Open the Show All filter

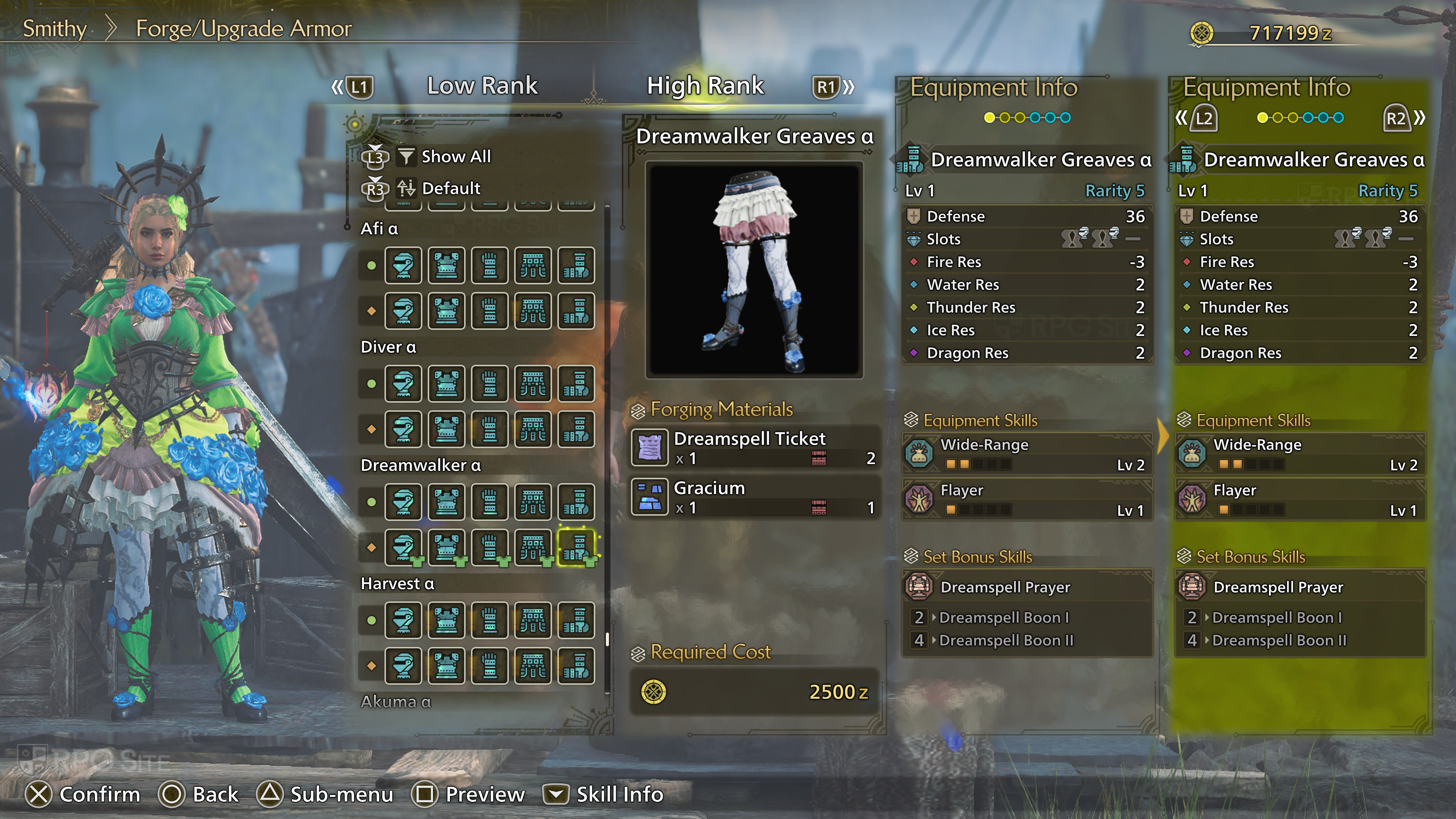(x=455, y=157)
